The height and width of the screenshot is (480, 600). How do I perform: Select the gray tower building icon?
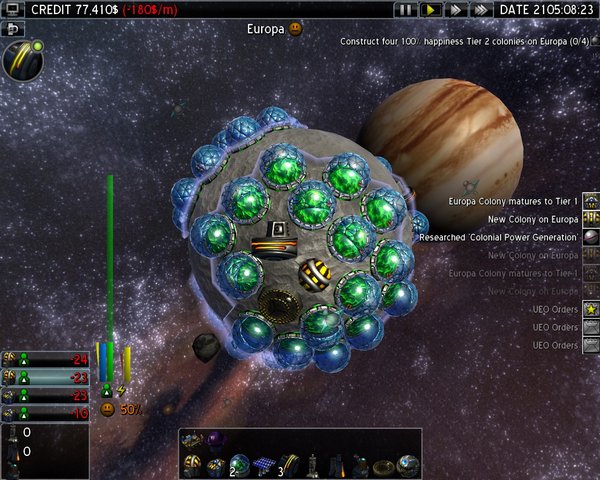[312, 467]
